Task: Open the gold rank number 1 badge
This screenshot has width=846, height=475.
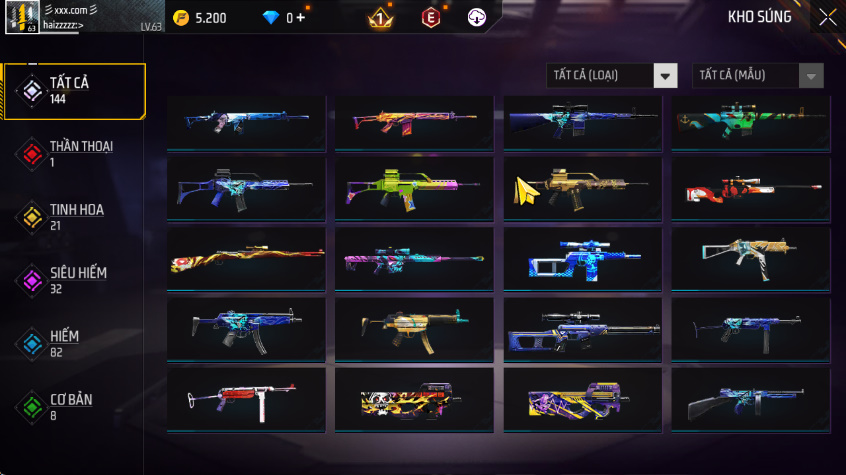Action: pos(381,17)
